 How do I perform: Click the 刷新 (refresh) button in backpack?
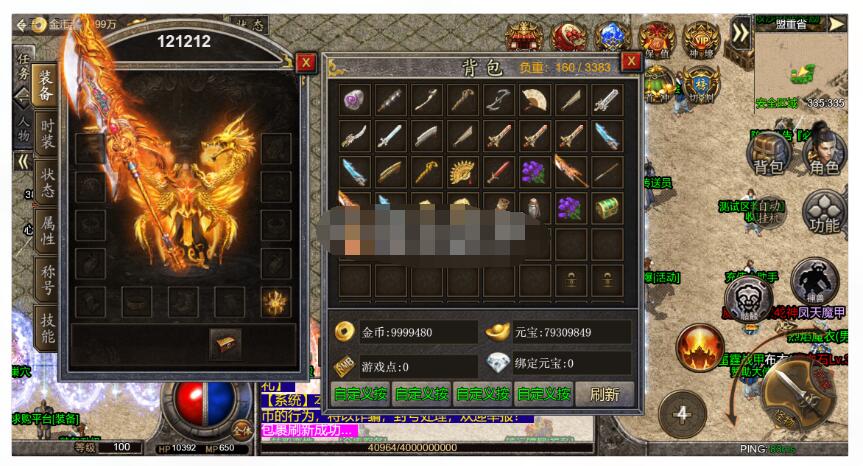604,394
